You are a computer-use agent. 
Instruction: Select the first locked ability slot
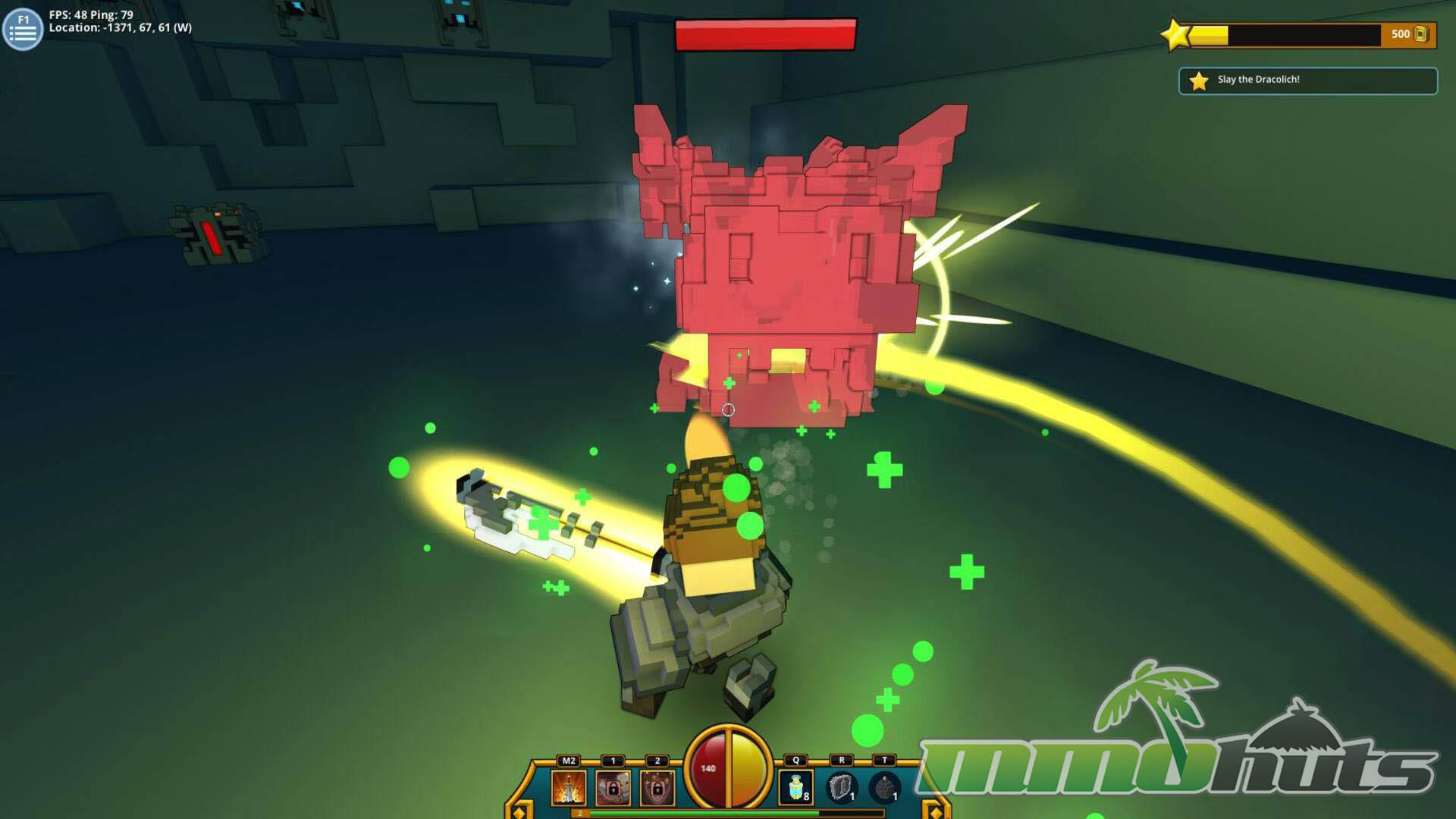click(x=613, y=788)
